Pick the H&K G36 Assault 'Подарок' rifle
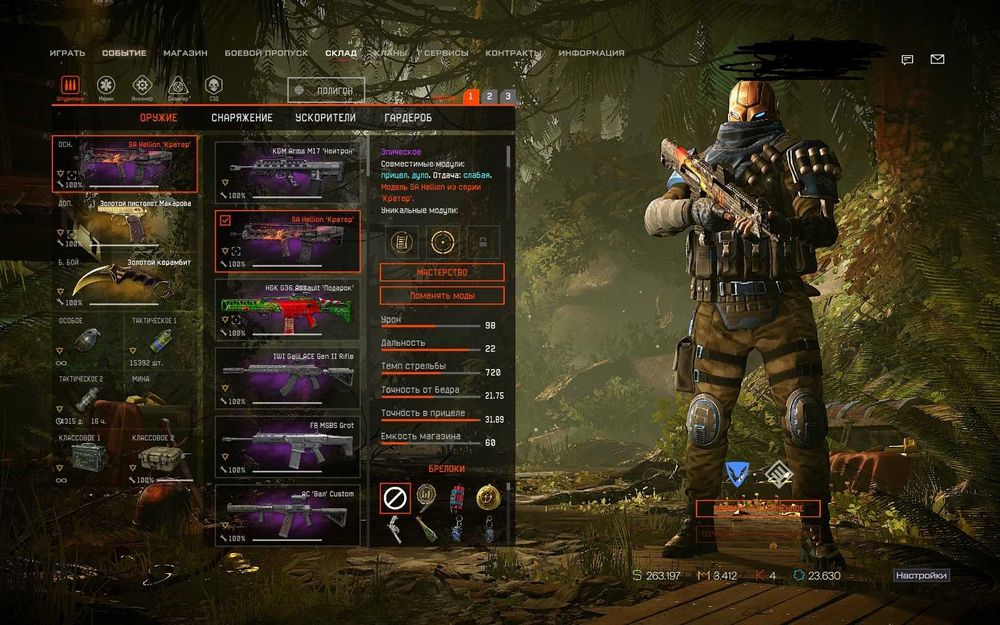This screenshot has width=1000, height=625. (288, 309)
